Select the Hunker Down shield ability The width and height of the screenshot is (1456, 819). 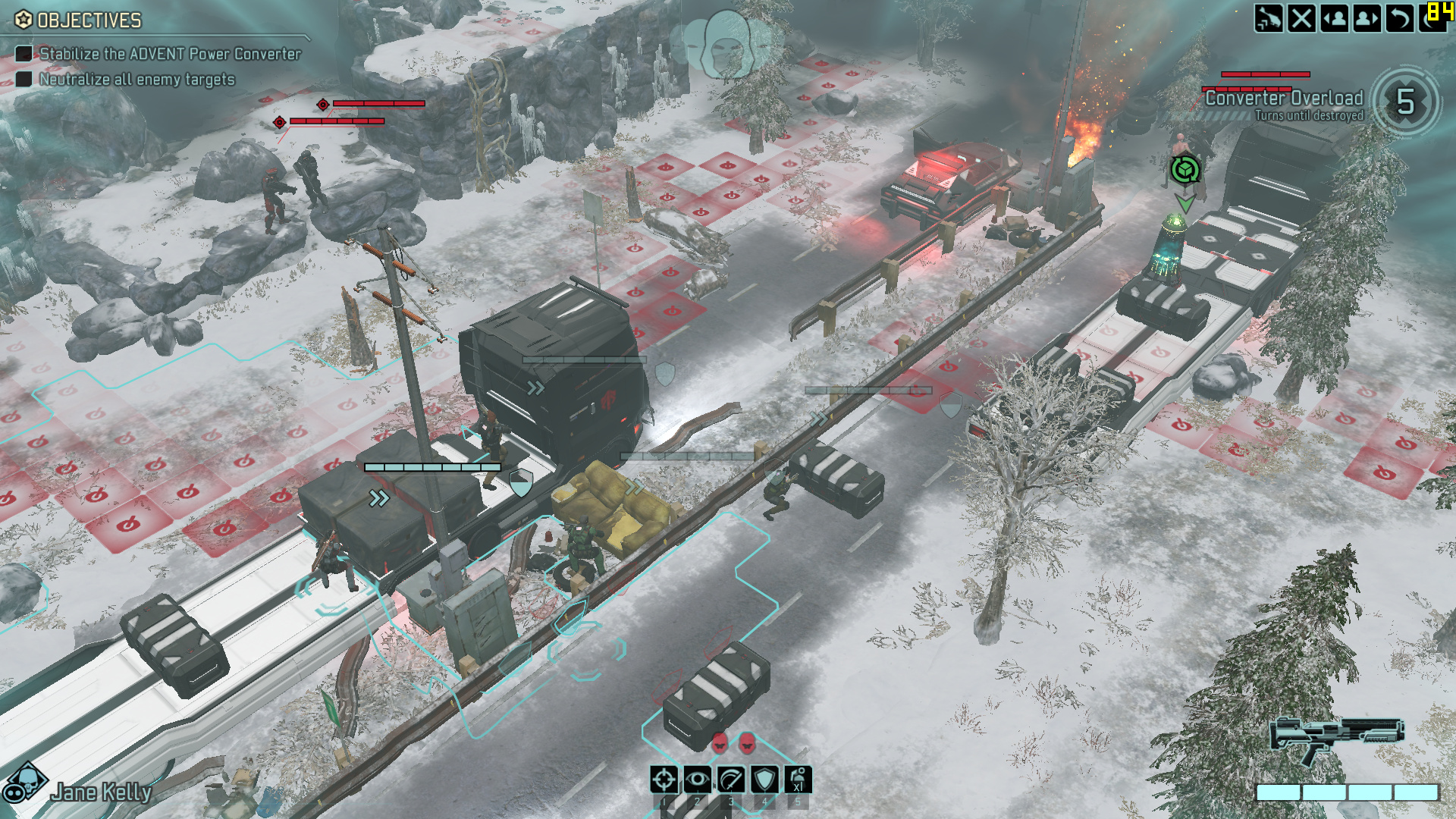764,779
